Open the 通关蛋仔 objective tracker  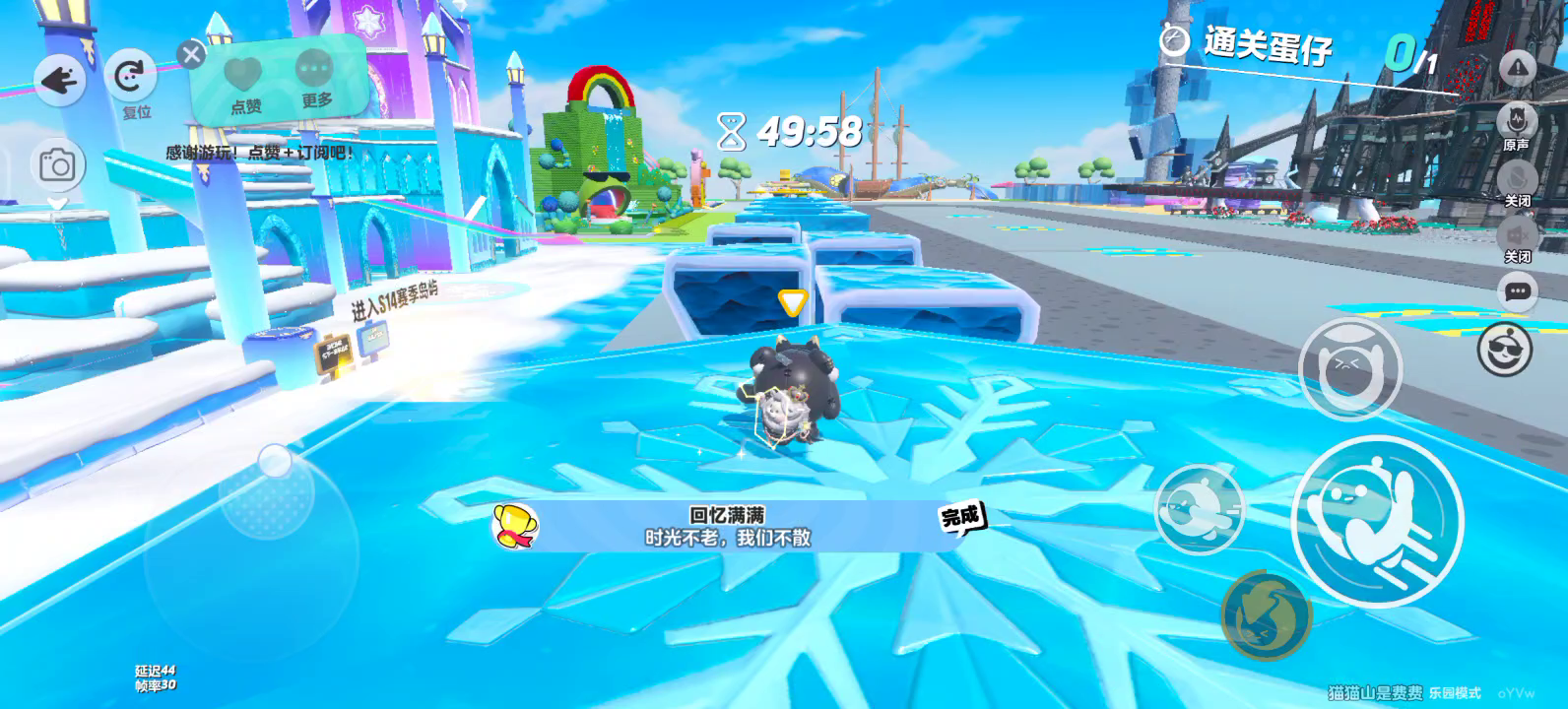coord(1266,45)
